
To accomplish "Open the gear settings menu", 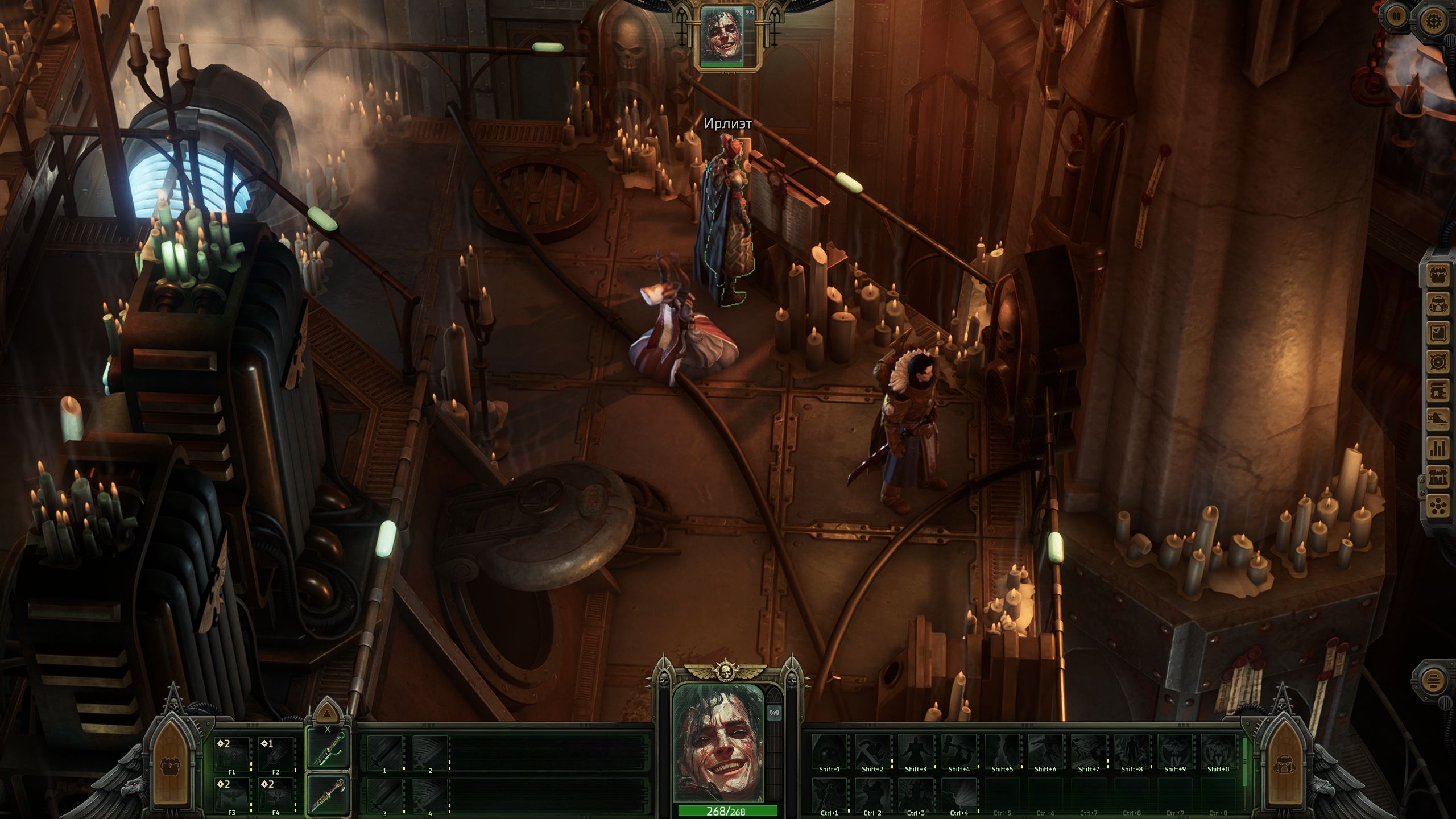I will [x=1433, y=21].
